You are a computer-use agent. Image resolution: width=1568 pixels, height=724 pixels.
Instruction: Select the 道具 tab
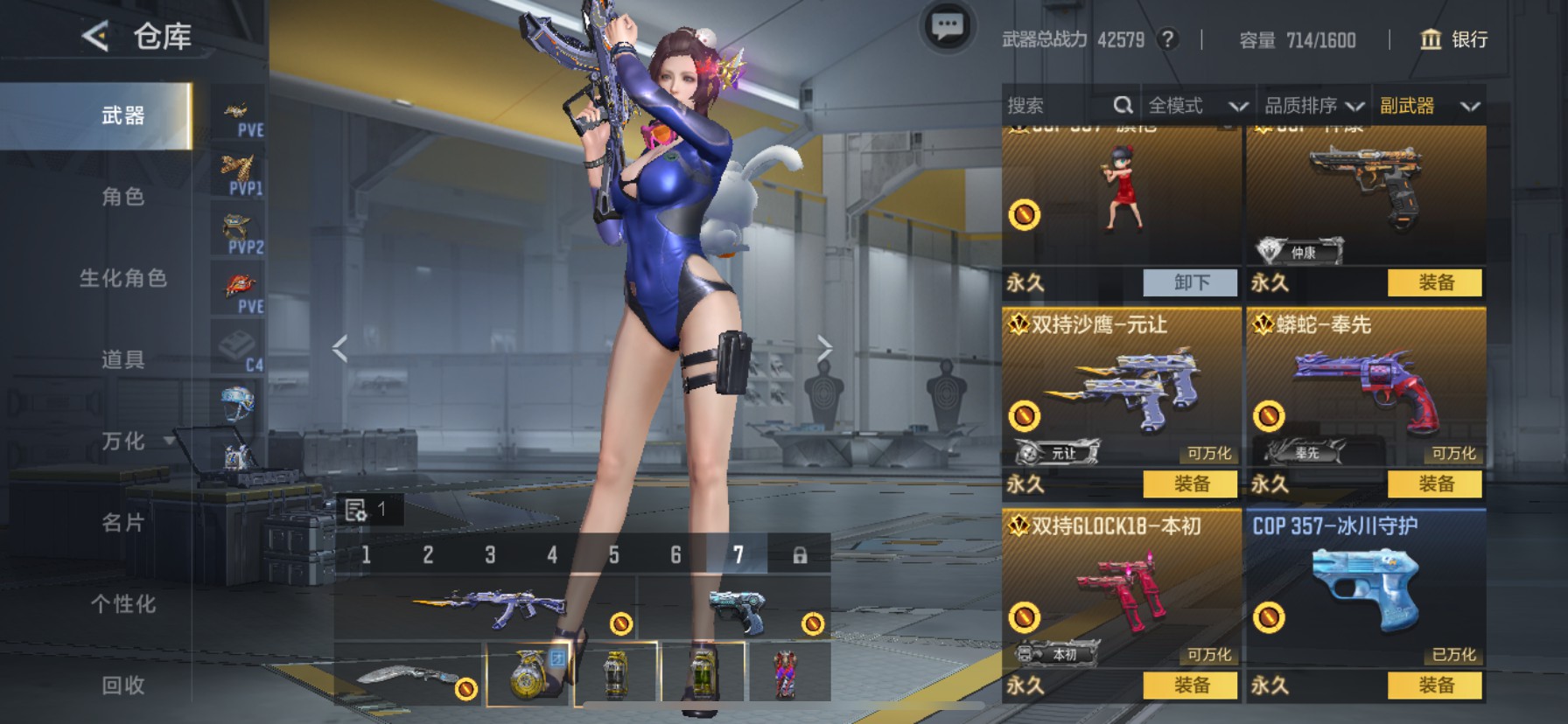122,359
